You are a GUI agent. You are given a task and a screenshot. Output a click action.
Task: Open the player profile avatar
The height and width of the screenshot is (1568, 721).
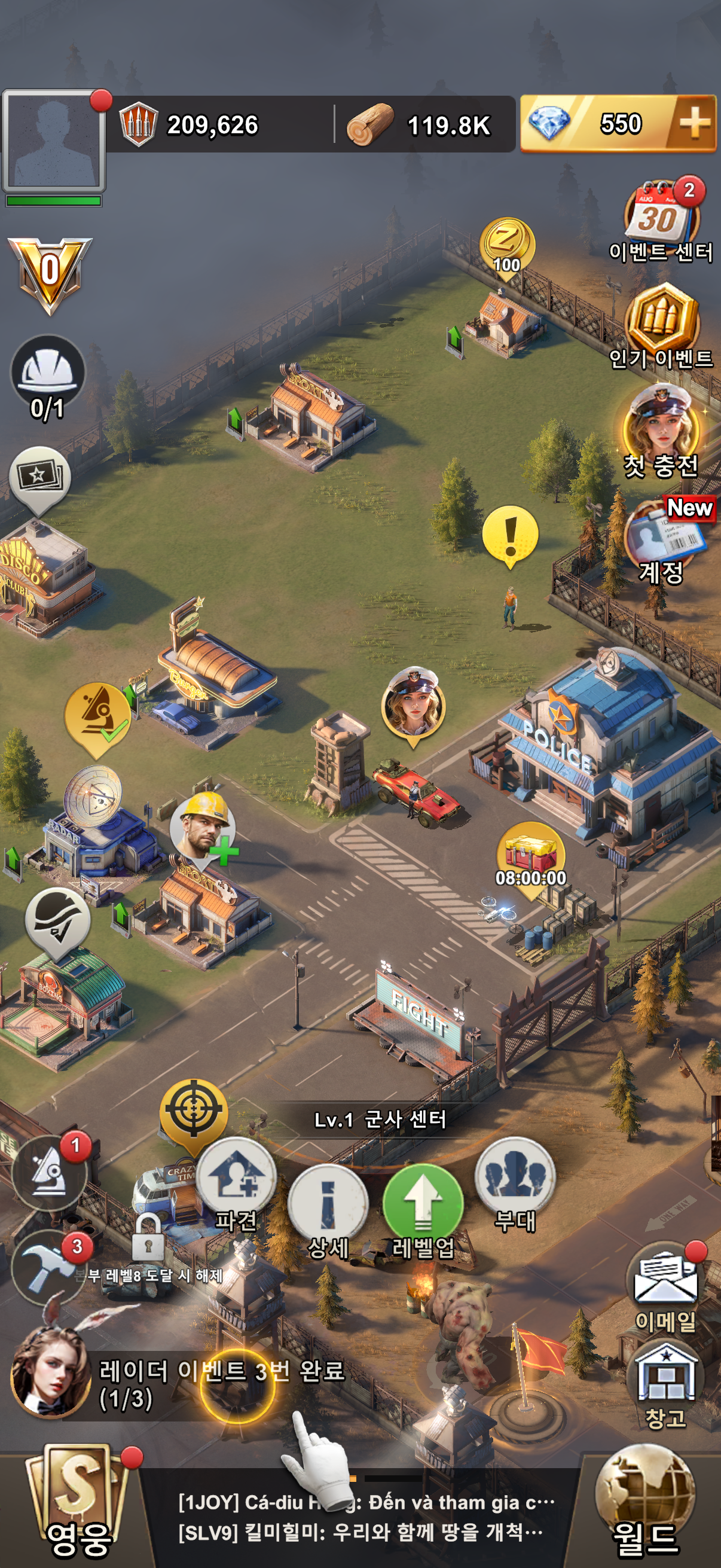54,141
